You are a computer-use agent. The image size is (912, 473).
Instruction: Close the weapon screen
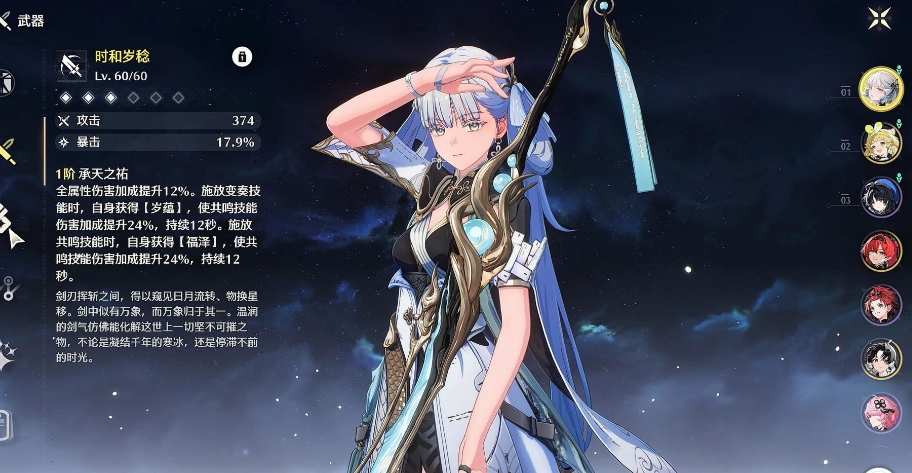(x=879, y=17)
